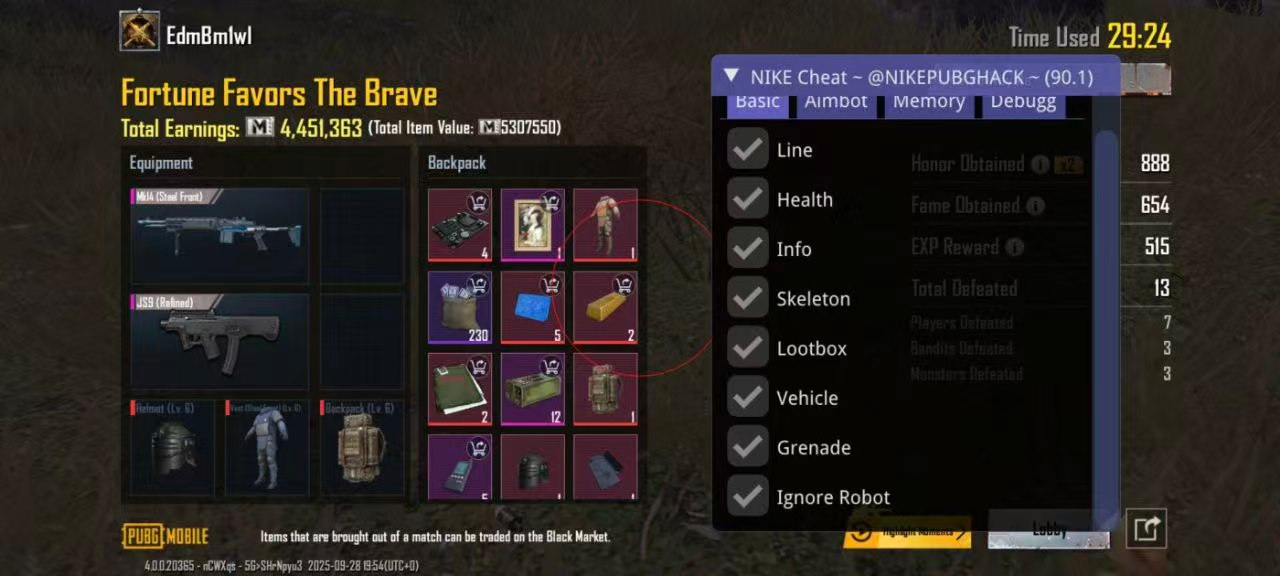Select the blue item stack of 5
This screenshot has height=576, width=1280.
(533, 307)
